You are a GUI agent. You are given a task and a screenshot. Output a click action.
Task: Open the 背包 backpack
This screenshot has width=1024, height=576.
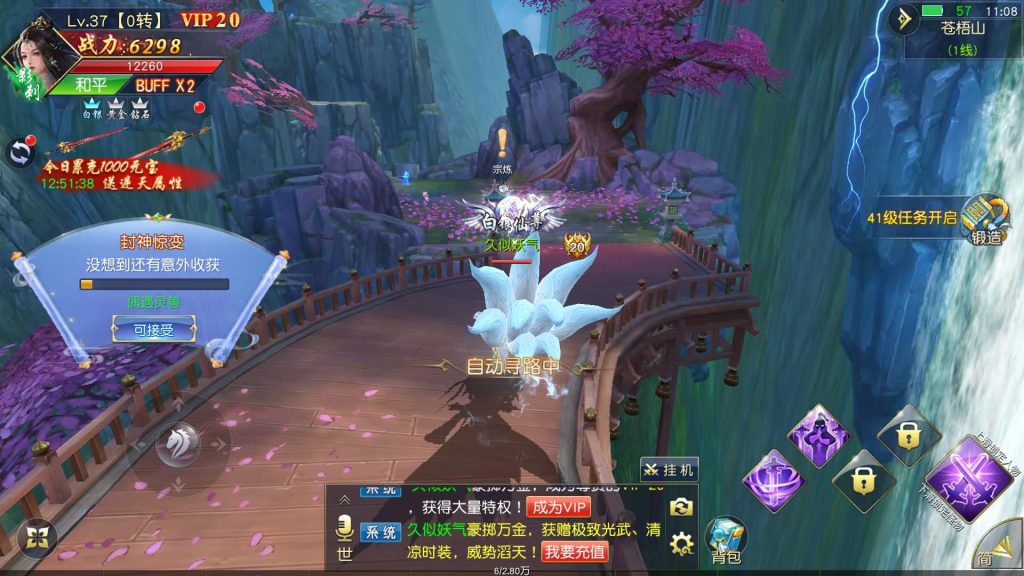click(x=726, y=540)
